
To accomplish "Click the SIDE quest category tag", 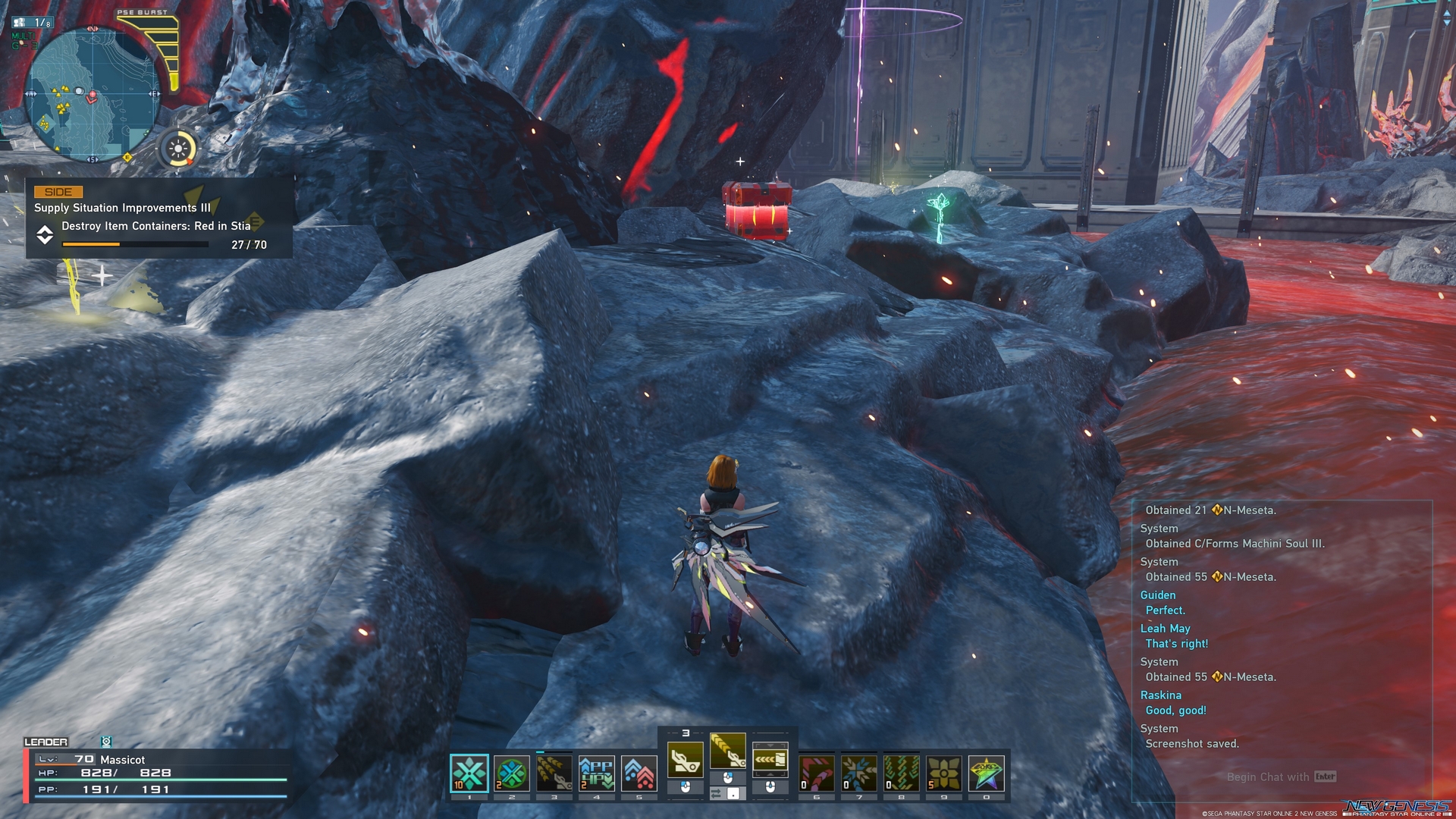I will tap(58, 192).
